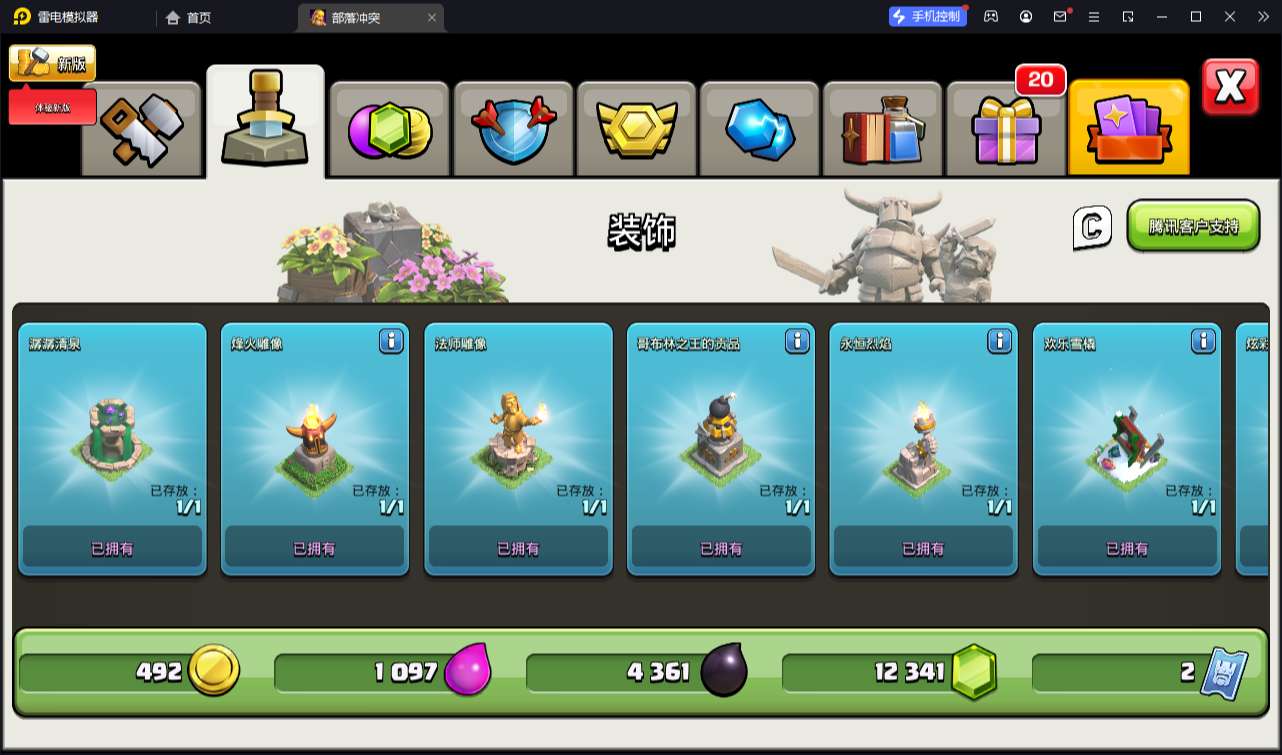This screenshot has width=1282, height=755.
Task: Open the gold hexagon badge tab
Action: tap(637, 130)
